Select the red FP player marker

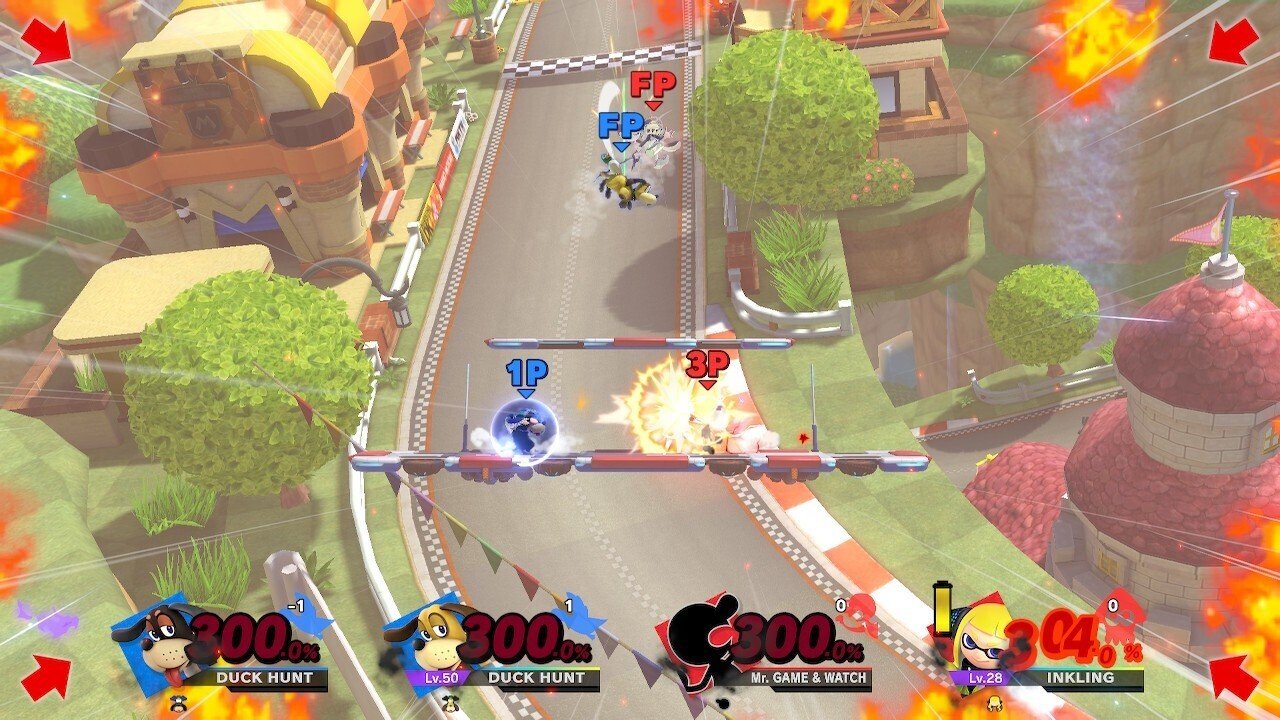tap(653, 88)
